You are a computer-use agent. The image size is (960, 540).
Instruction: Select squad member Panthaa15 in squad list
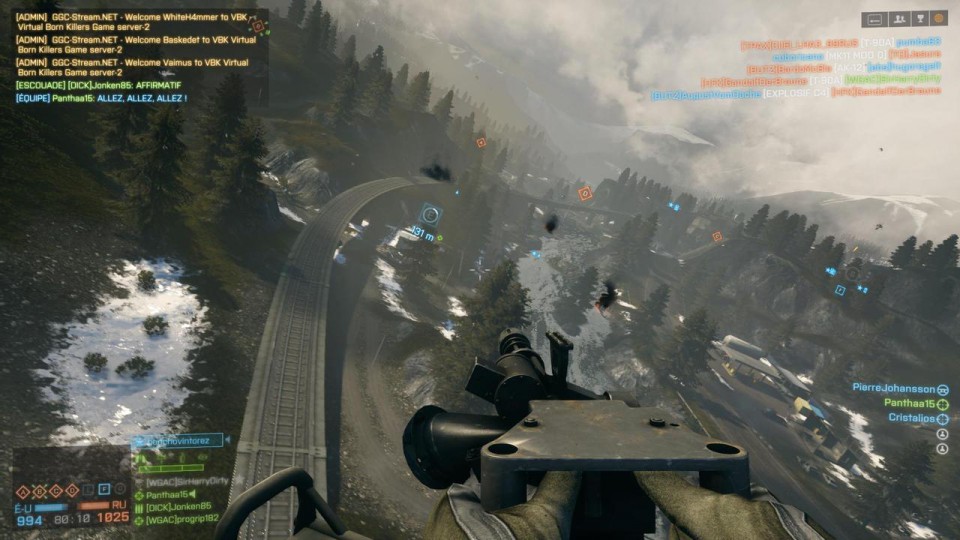(x=172, y=494)
